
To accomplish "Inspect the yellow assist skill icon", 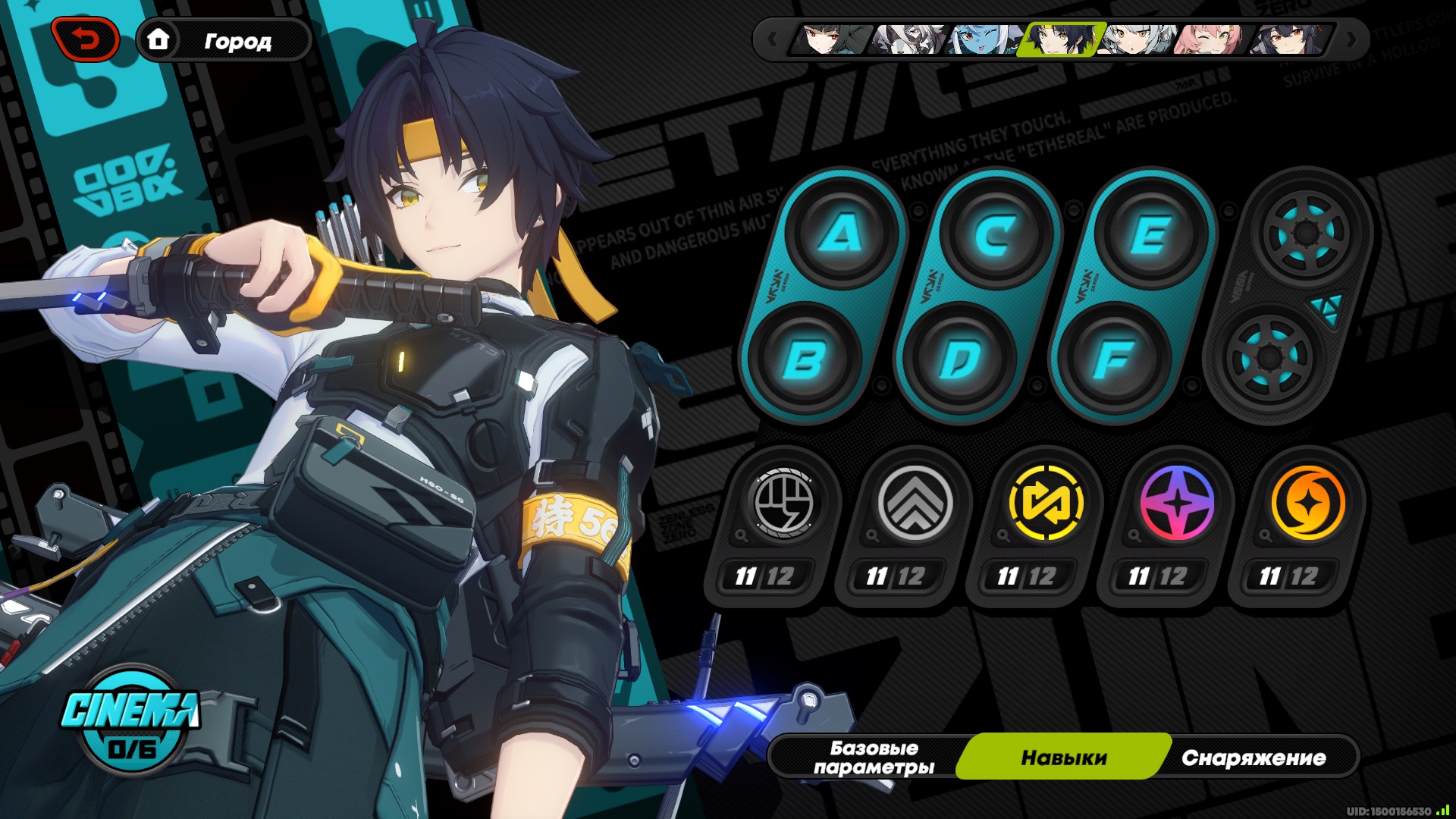I will 1046,503.
